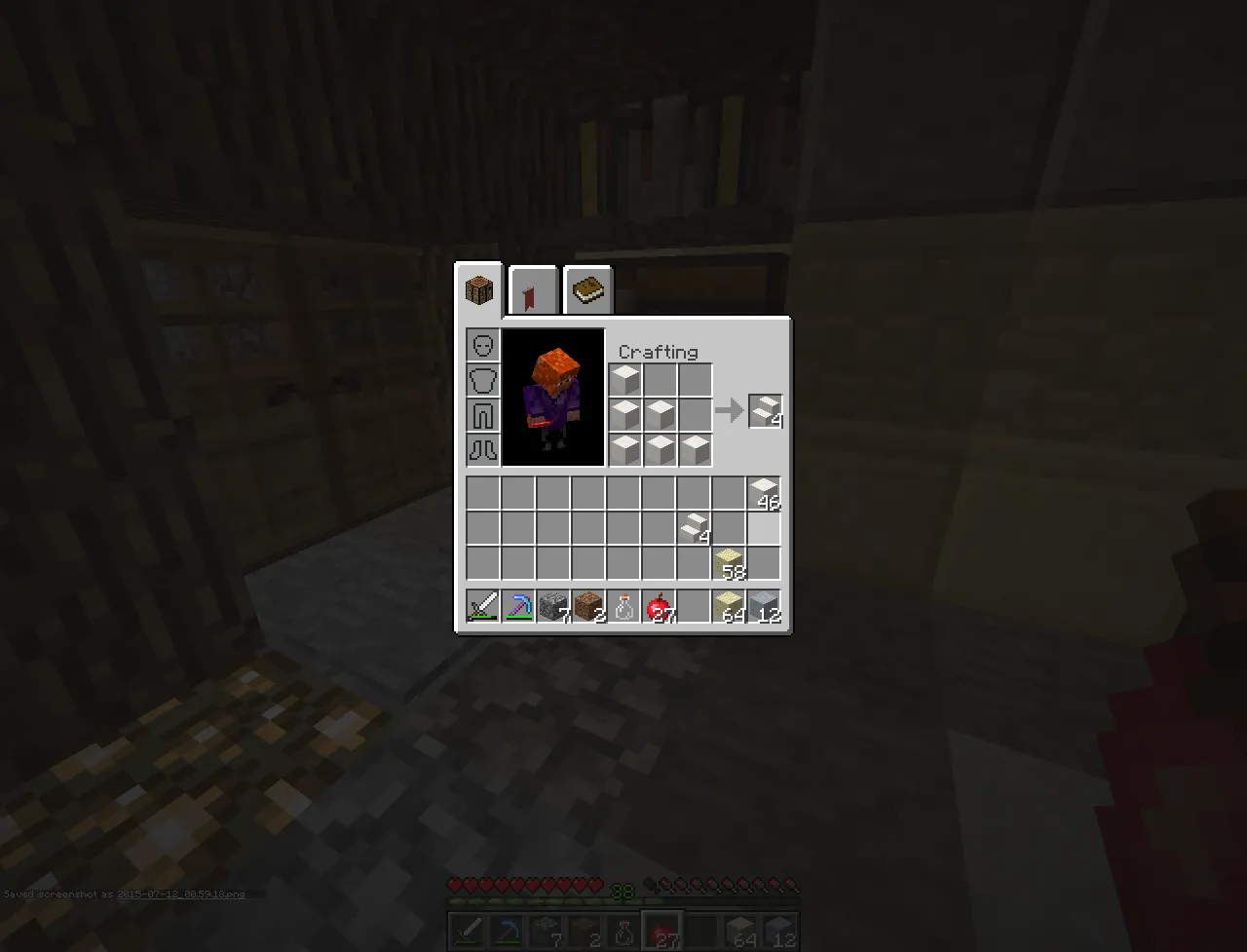The image size is (1247, 952).
Task: Switch to the crafting table tab
Action: (478, 288)
